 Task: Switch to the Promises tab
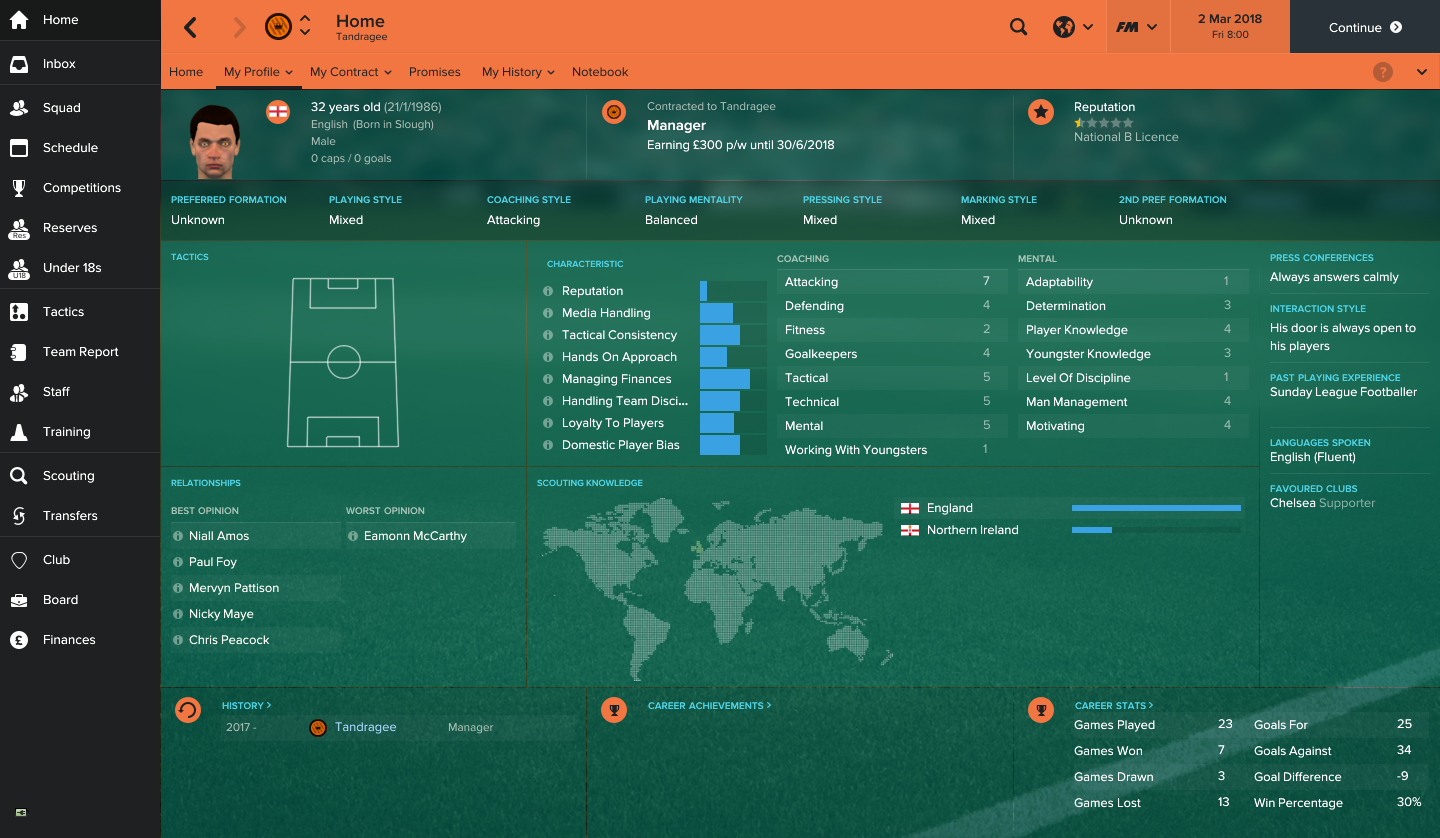[x=434, y=71]
